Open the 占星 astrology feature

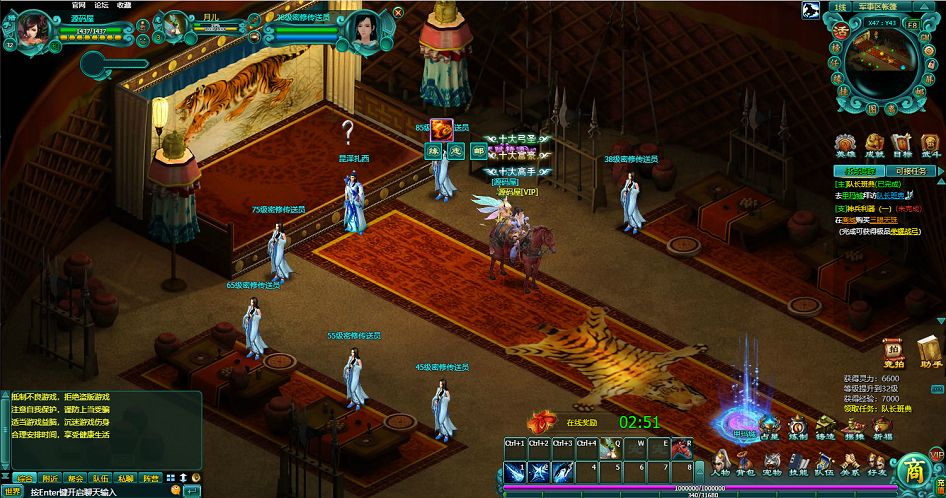coord(770,428)
